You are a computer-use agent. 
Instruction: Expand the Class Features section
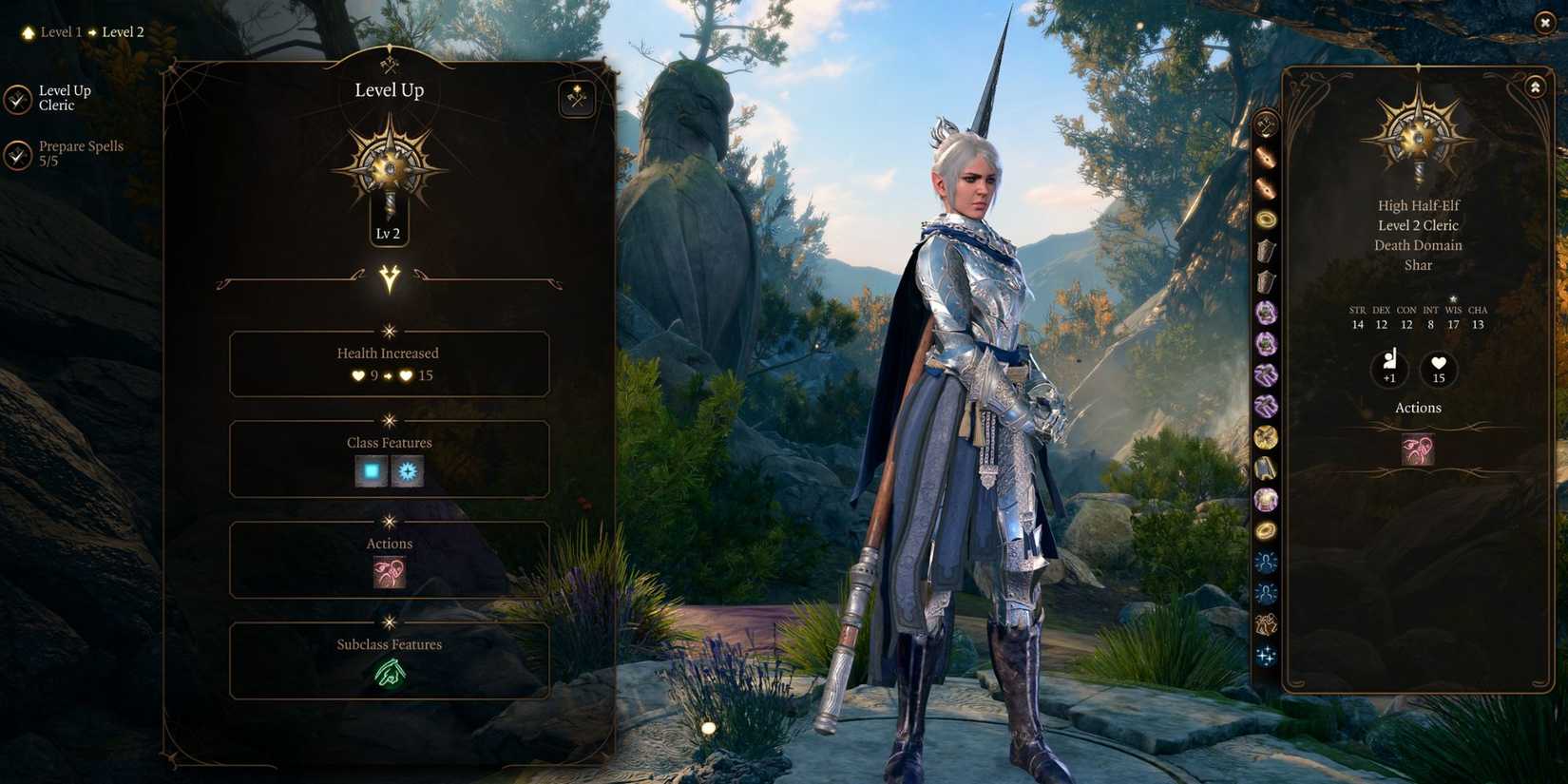pos(389,442)
